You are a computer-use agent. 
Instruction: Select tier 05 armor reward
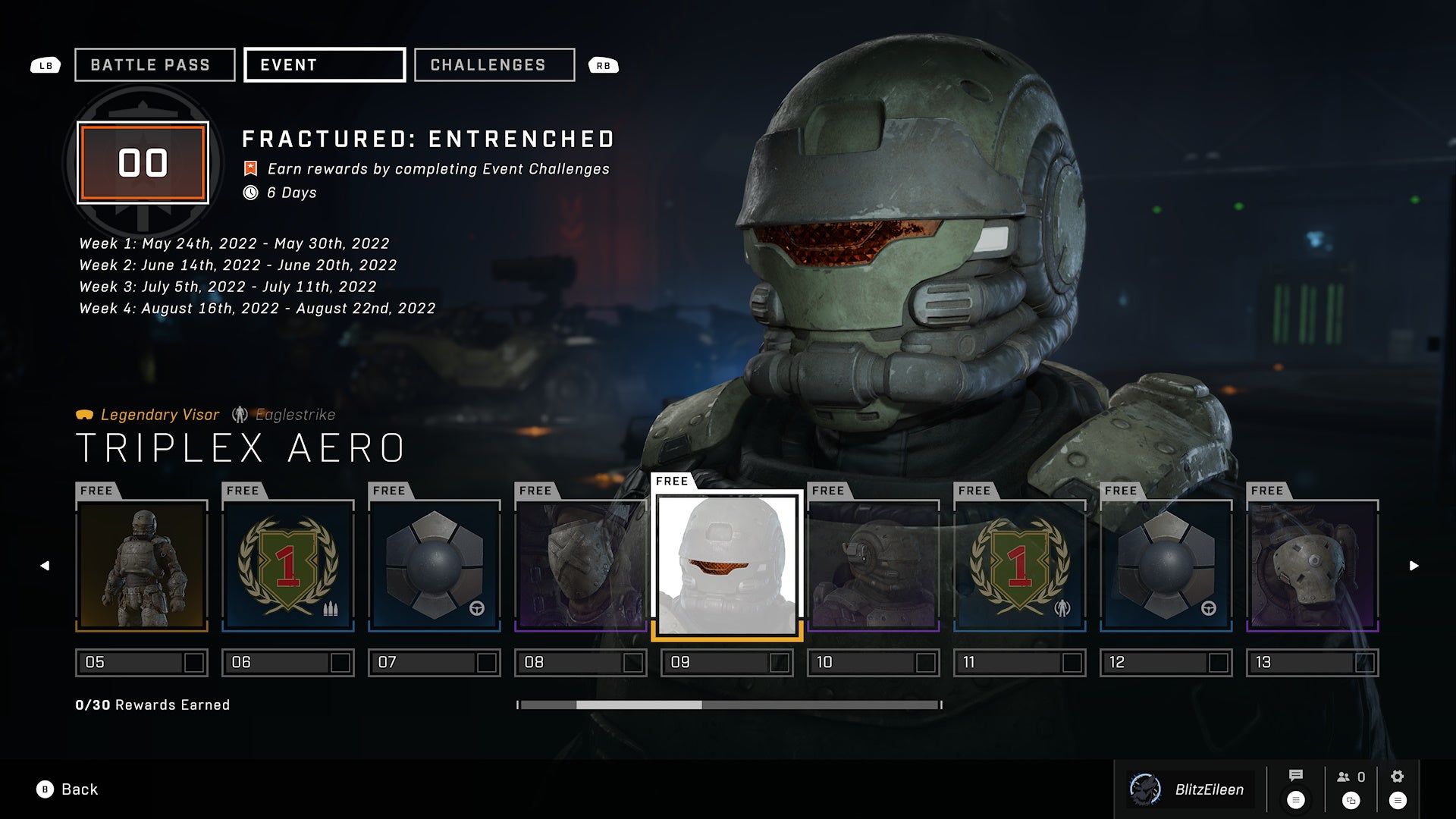(142, 566)
